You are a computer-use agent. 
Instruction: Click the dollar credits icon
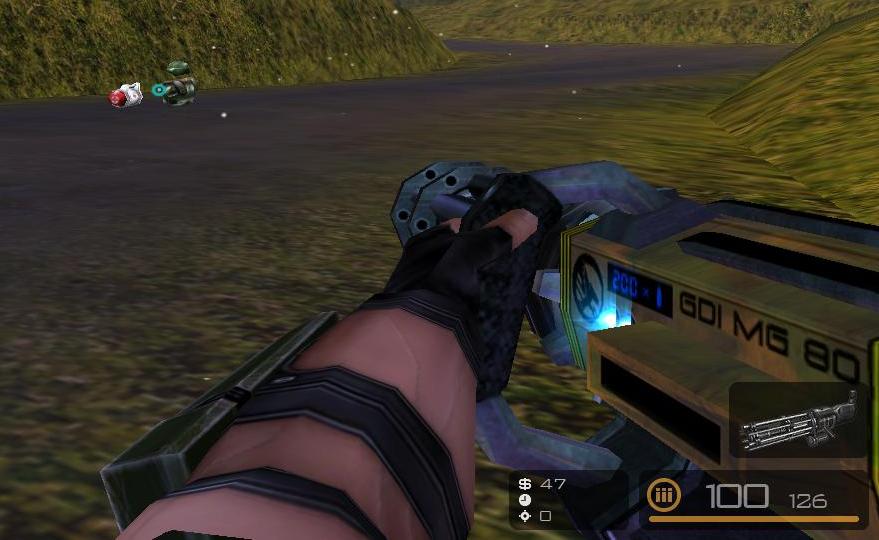click(x=525, y=484)
